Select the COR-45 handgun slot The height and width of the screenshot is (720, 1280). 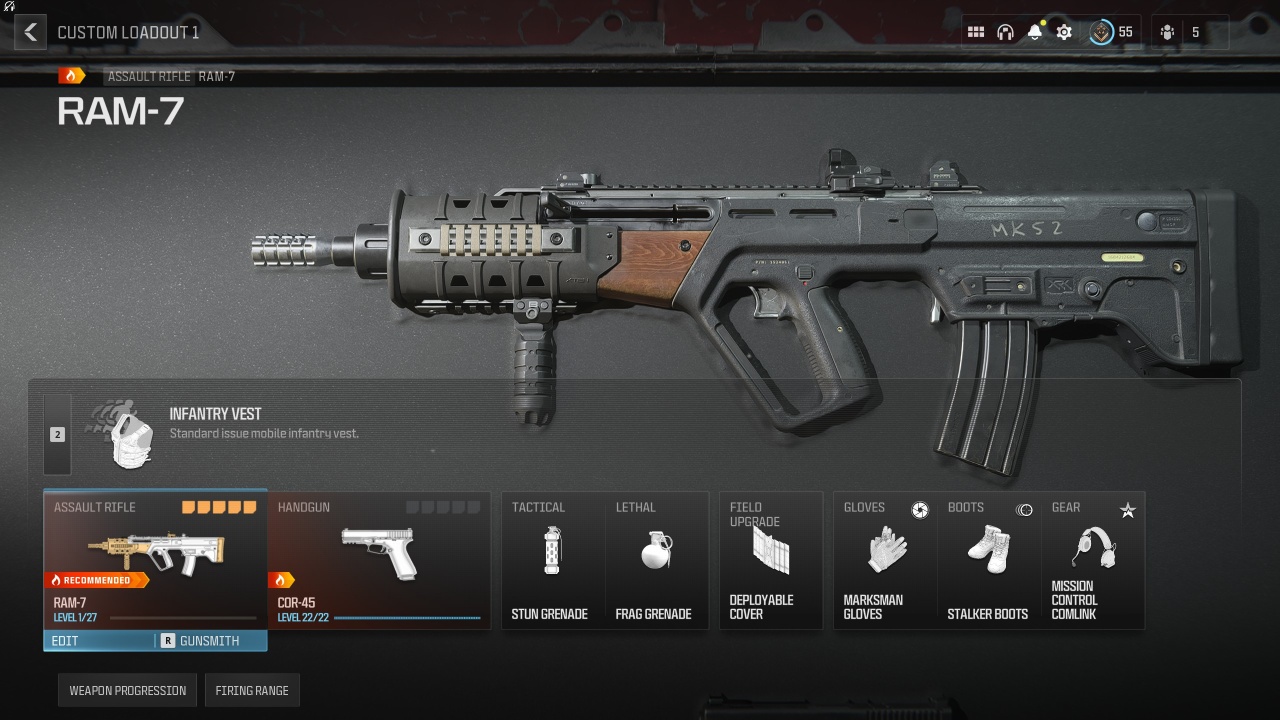point(379,560)
